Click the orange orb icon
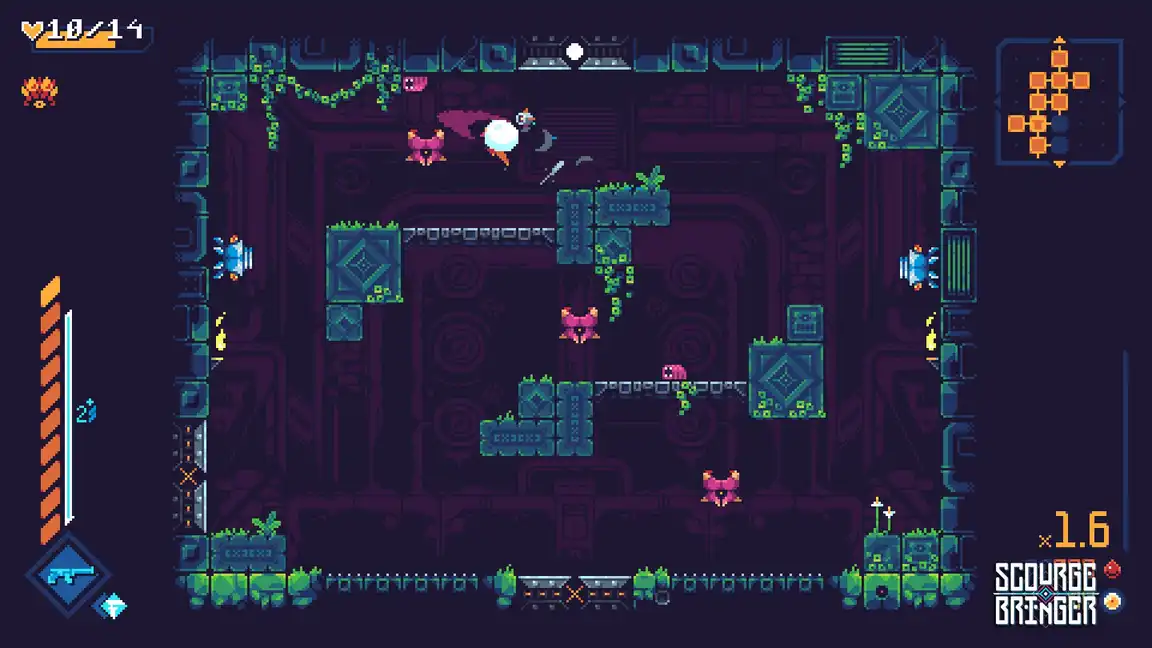Screen dimensions: 1152x648 pyautogui.click(x=1112, y=601)
